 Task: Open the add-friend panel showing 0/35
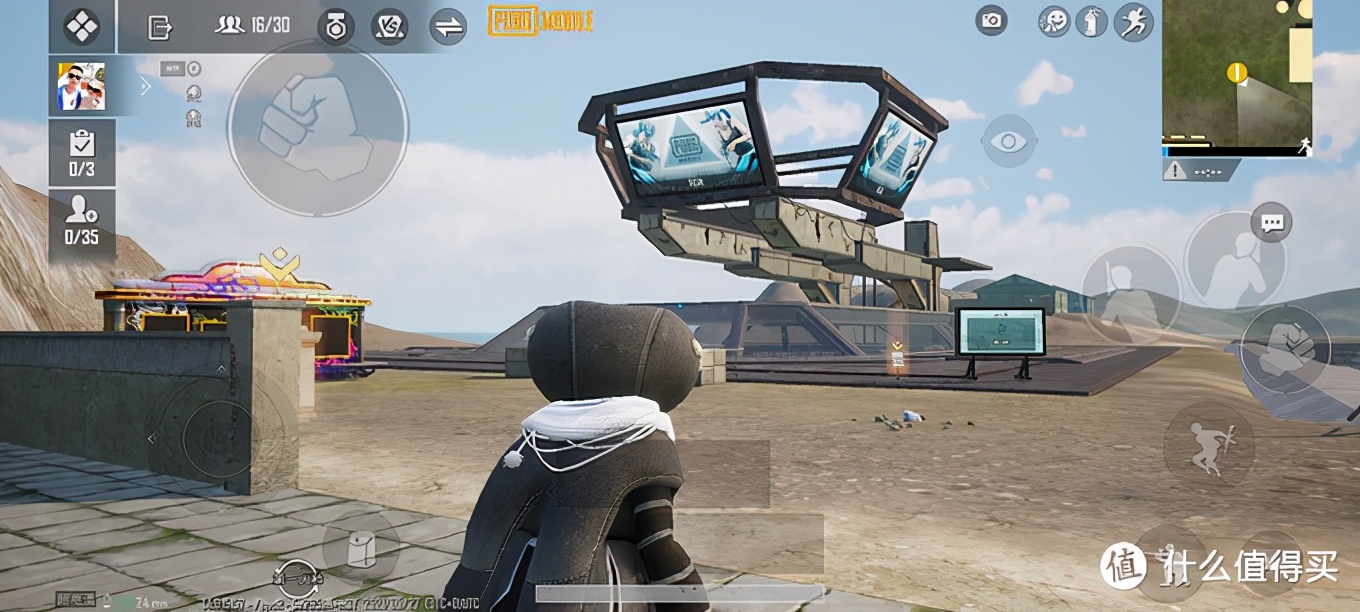82,220
